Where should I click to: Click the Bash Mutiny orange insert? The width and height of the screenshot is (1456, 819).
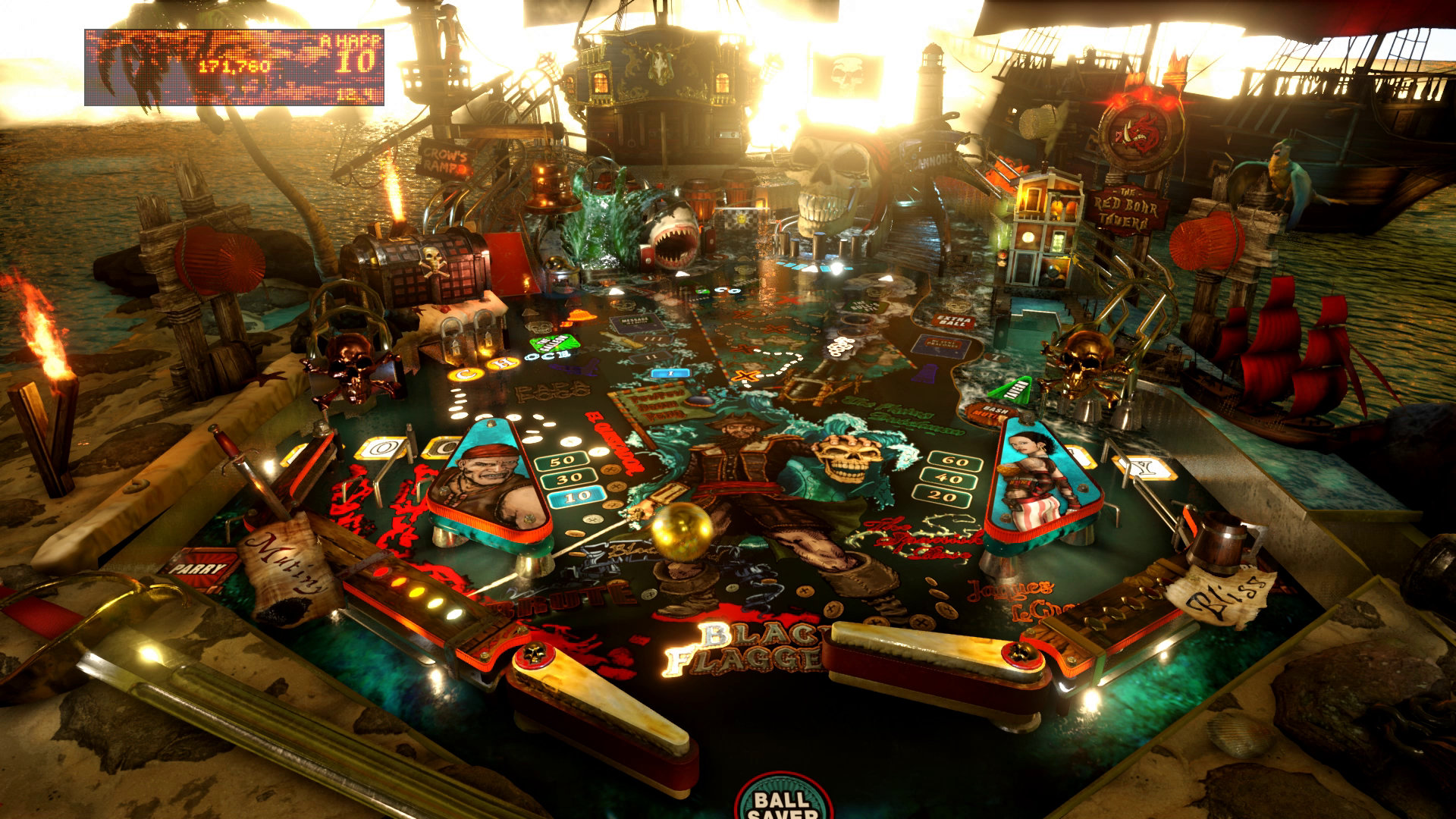pos(993,411)
